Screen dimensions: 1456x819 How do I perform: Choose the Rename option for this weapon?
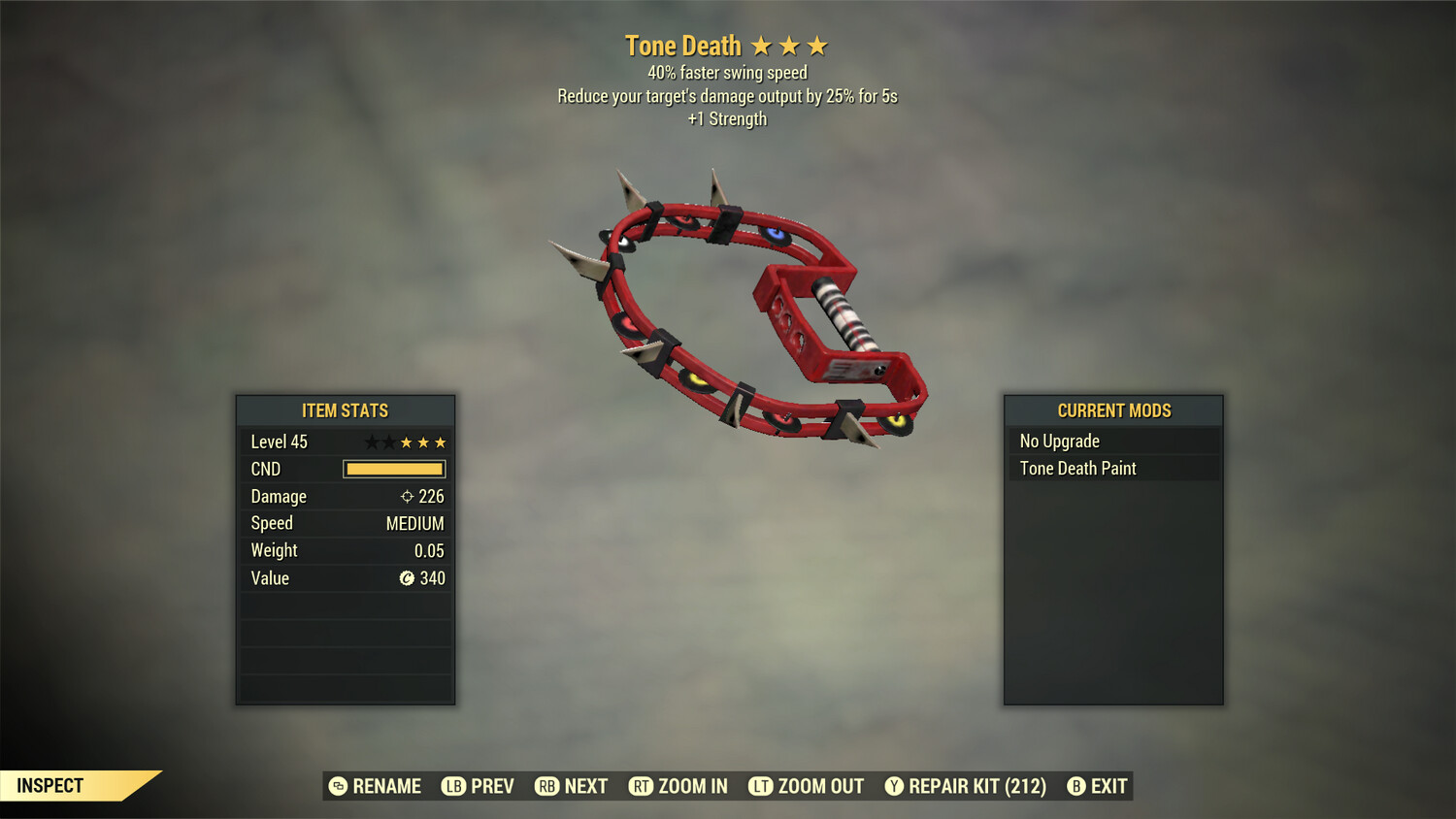pos(376,786)
